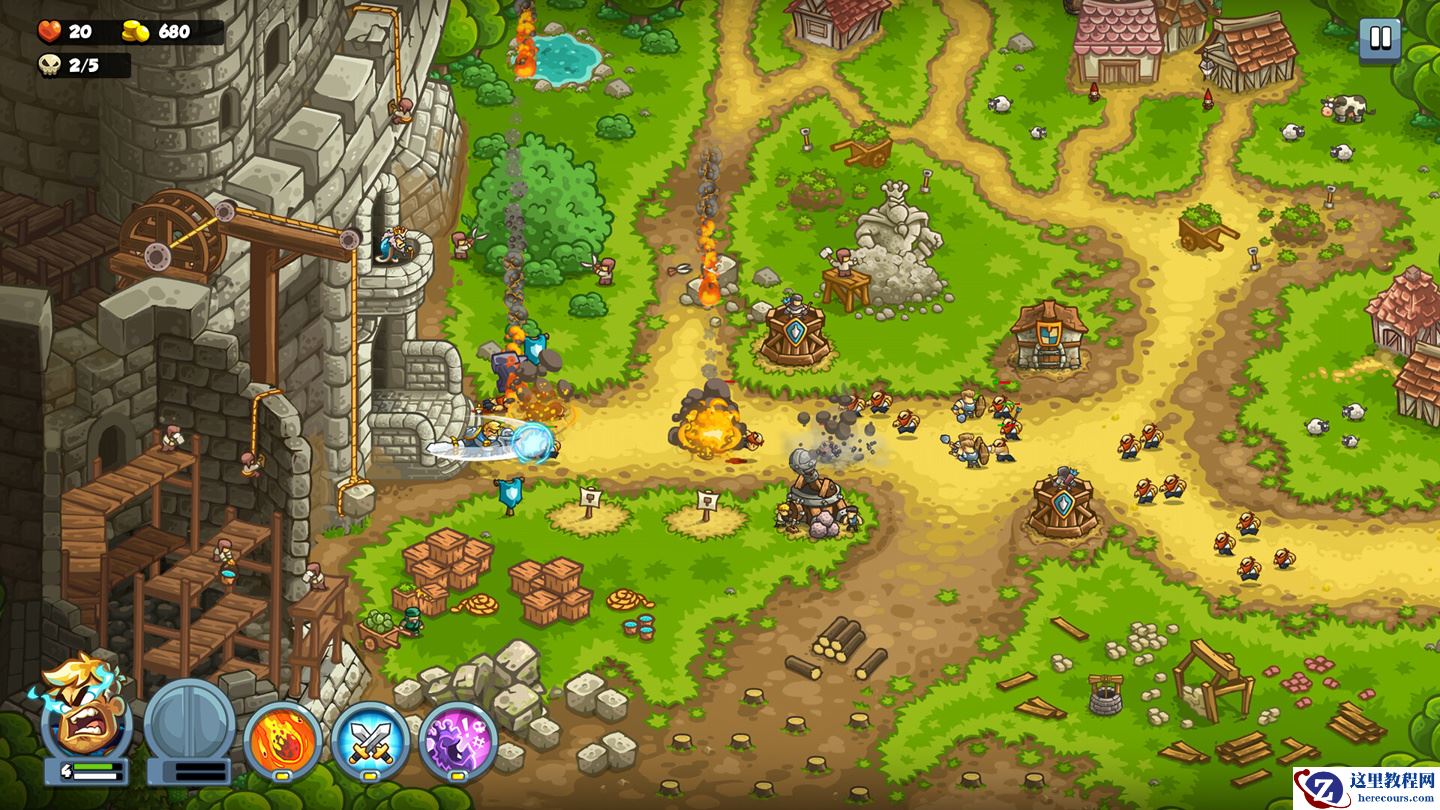Activate the purple curse ability
The width and height of the screenshot is (1440, 810).
(457, 741)
